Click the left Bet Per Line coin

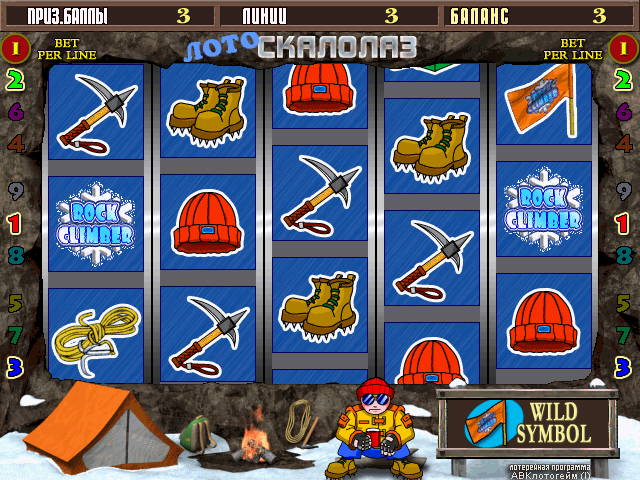click(x=15, y=47)
